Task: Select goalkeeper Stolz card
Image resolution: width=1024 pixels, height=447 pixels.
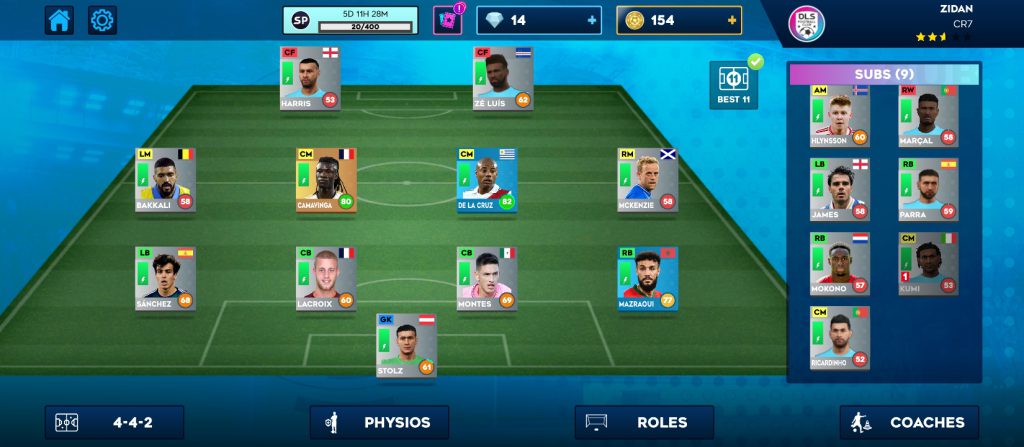Action: coord(406,344)
